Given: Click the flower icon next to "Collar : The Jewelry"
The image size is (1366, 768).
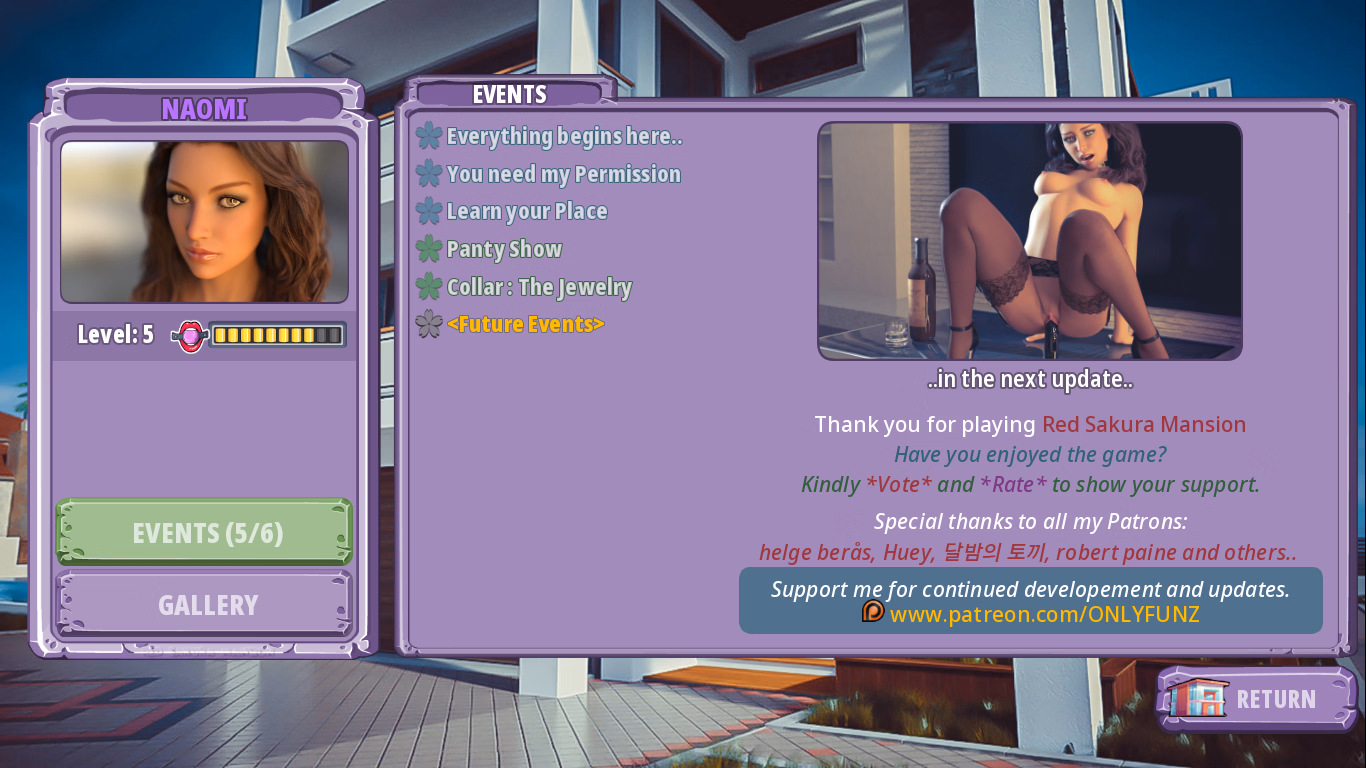Looking at the screenshot, I should coord(428,288).
